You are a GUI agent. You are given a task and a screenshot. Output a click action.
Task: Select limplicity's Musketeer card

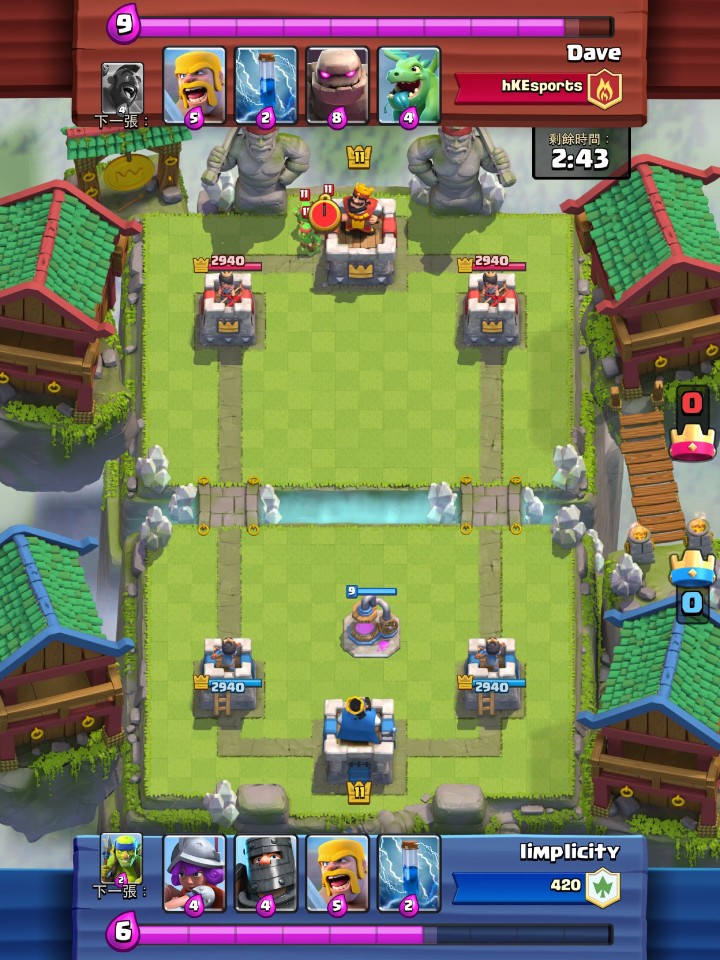coord(194,873)
